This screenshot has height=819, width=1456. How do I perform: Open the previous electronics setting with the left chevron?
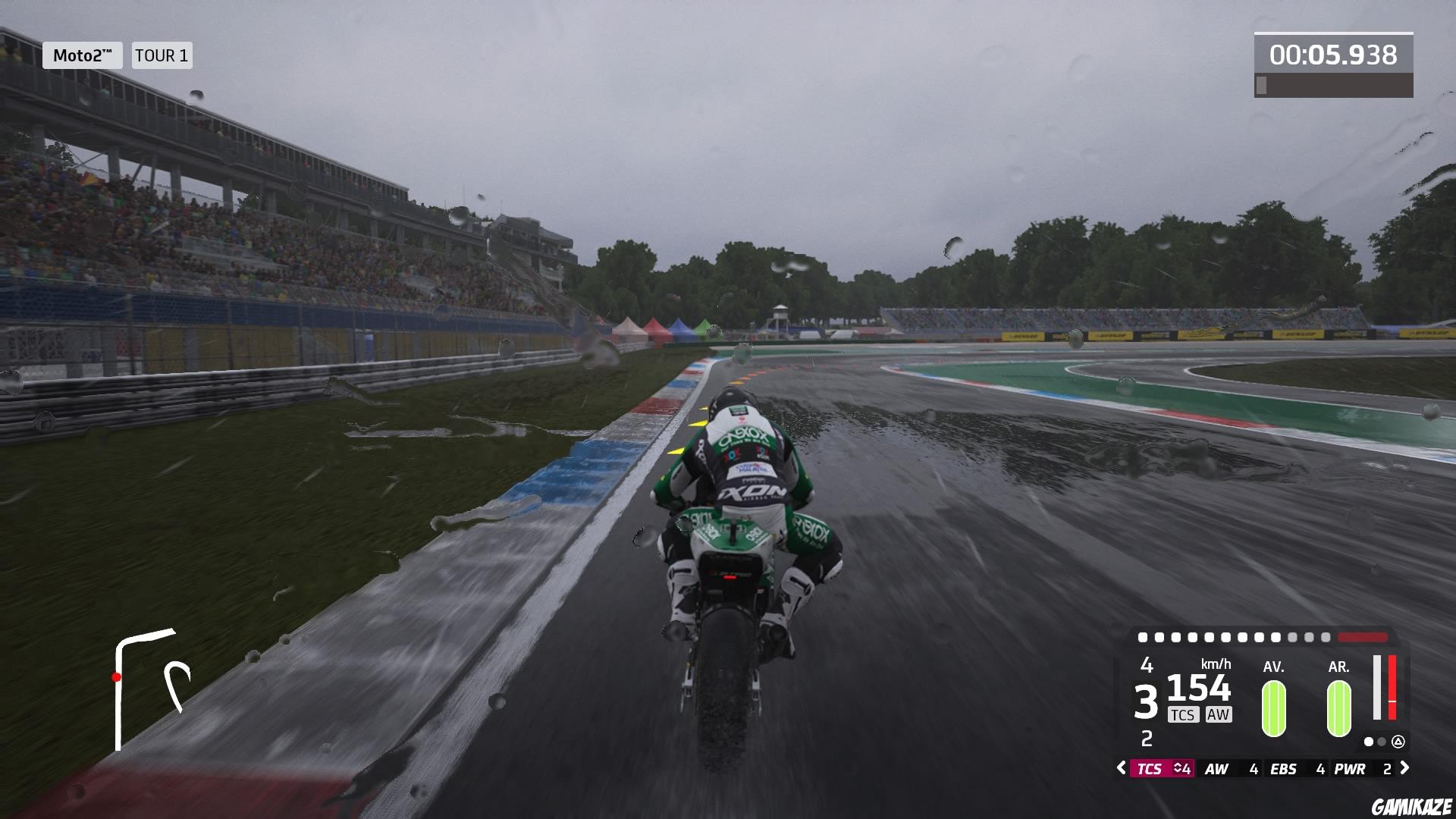[1121, 768]
